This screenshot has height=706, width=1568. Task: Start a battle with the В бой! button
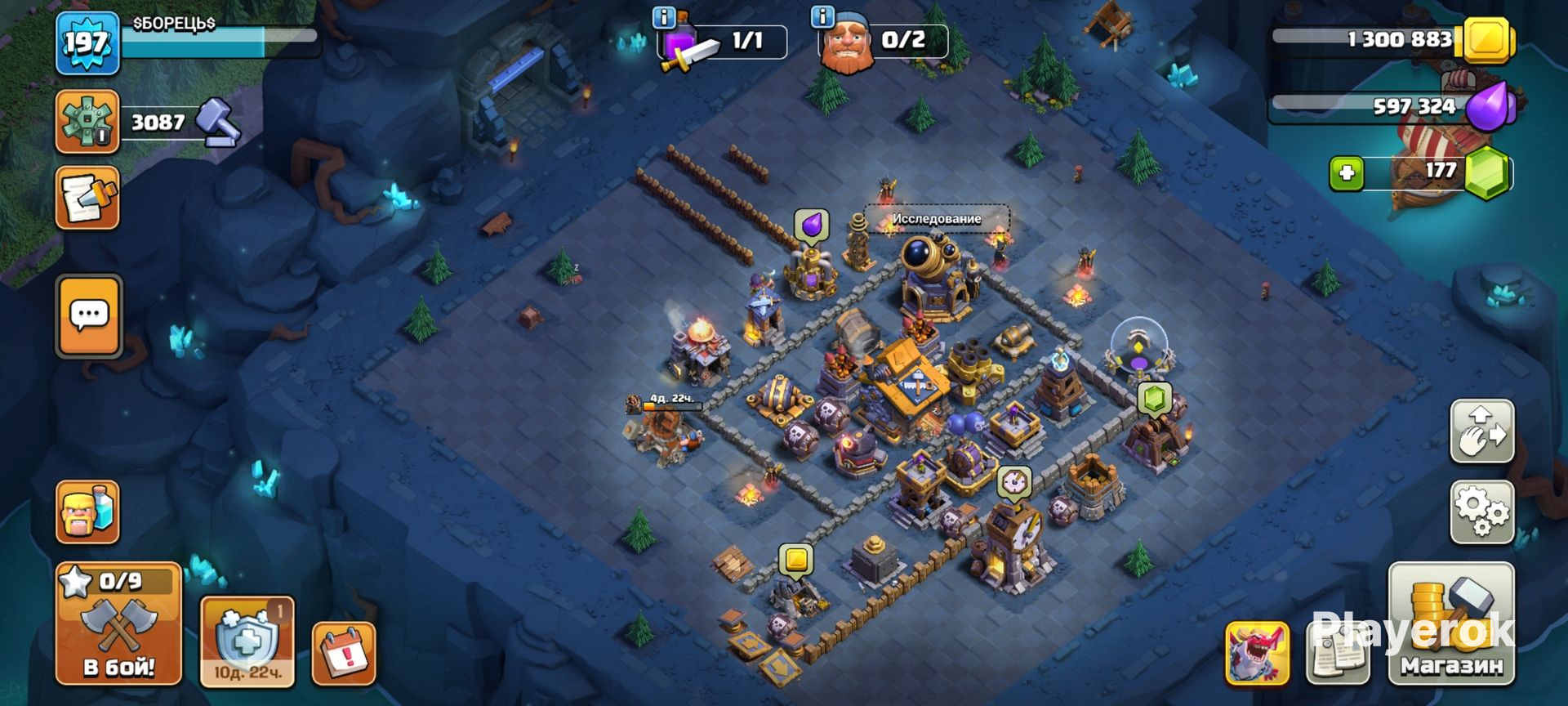[118, 624]
